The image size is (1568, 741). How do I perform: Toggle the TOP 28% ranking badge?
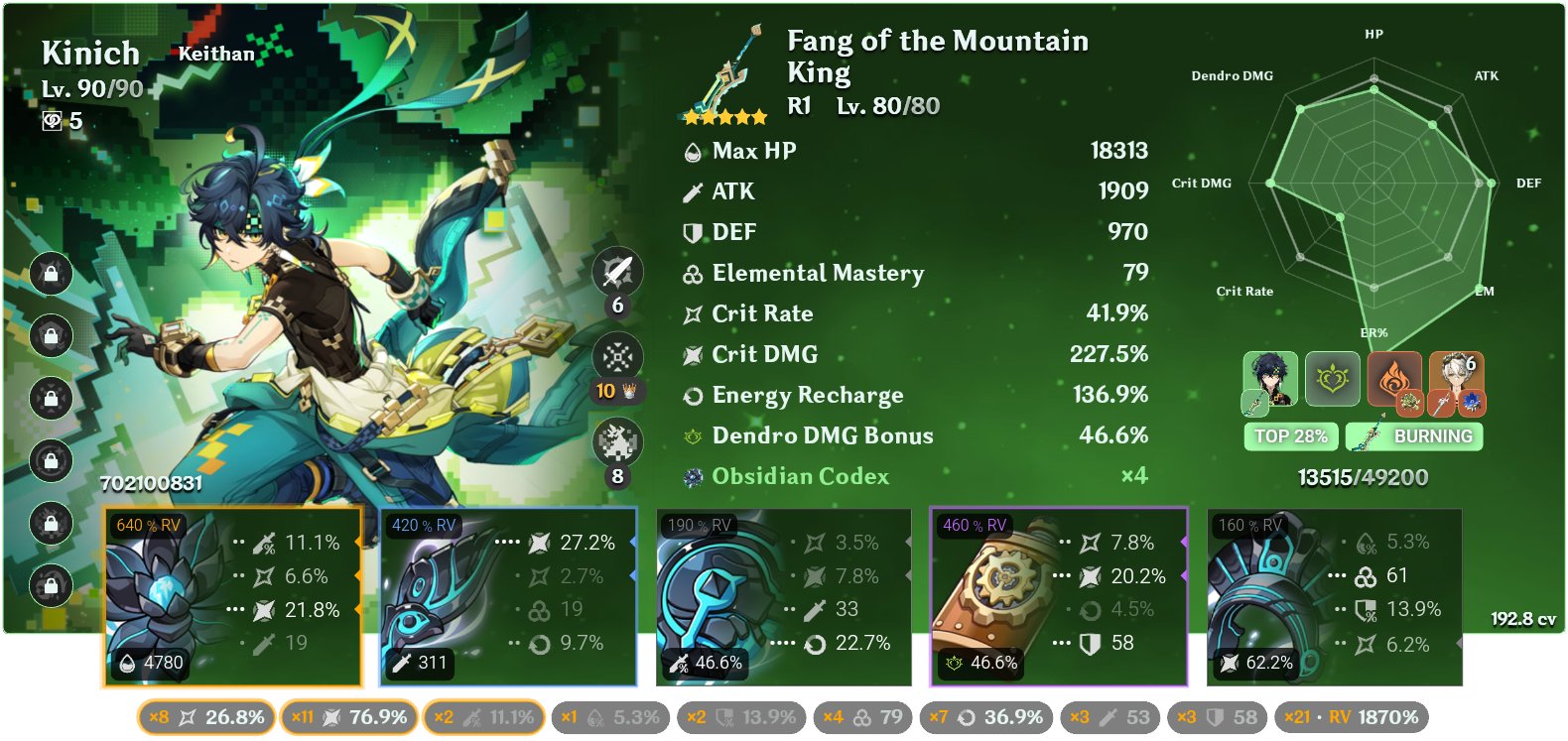click(x=1290, y=435)
